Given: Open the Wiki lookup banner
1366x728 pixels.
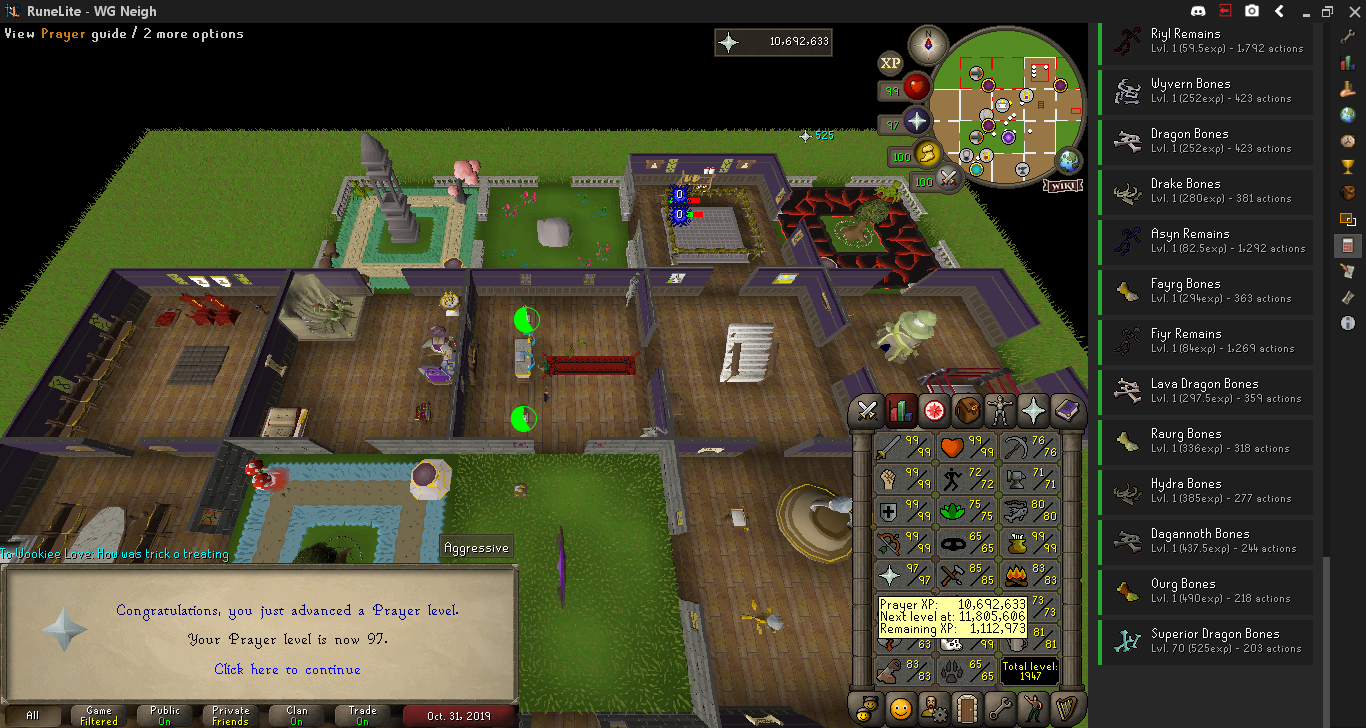Looking at the screenshot, I should click(1062, 185).
